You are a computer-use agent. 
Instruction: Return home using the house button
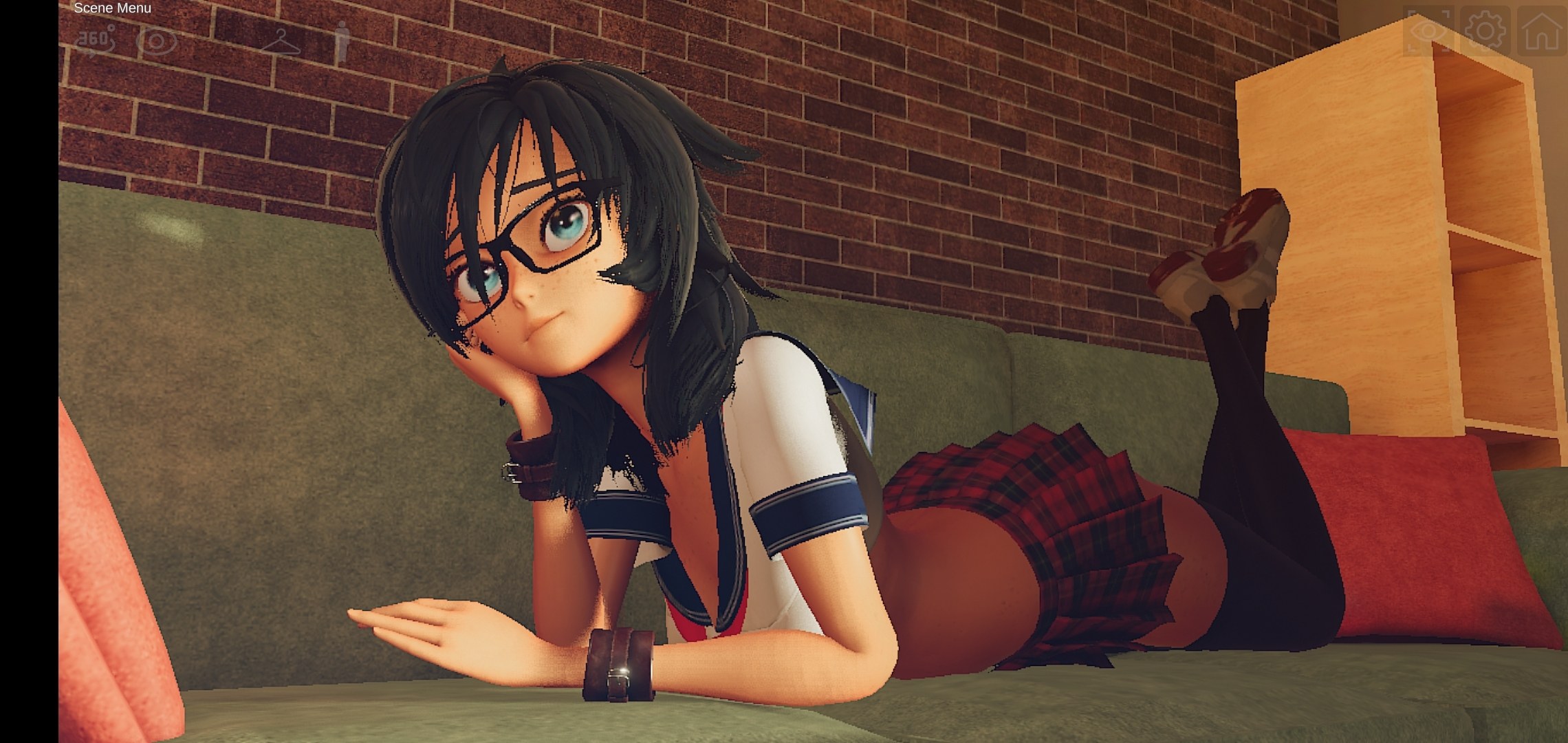[1541, 31]
